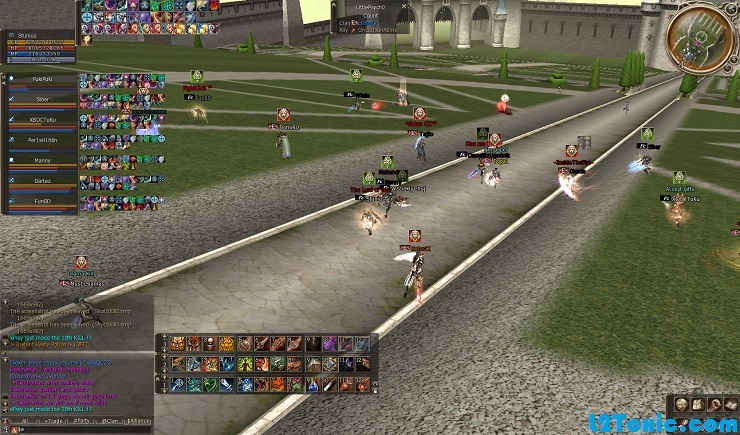Select party member Siber in the party list
The image size is (740, 435).
42,99
